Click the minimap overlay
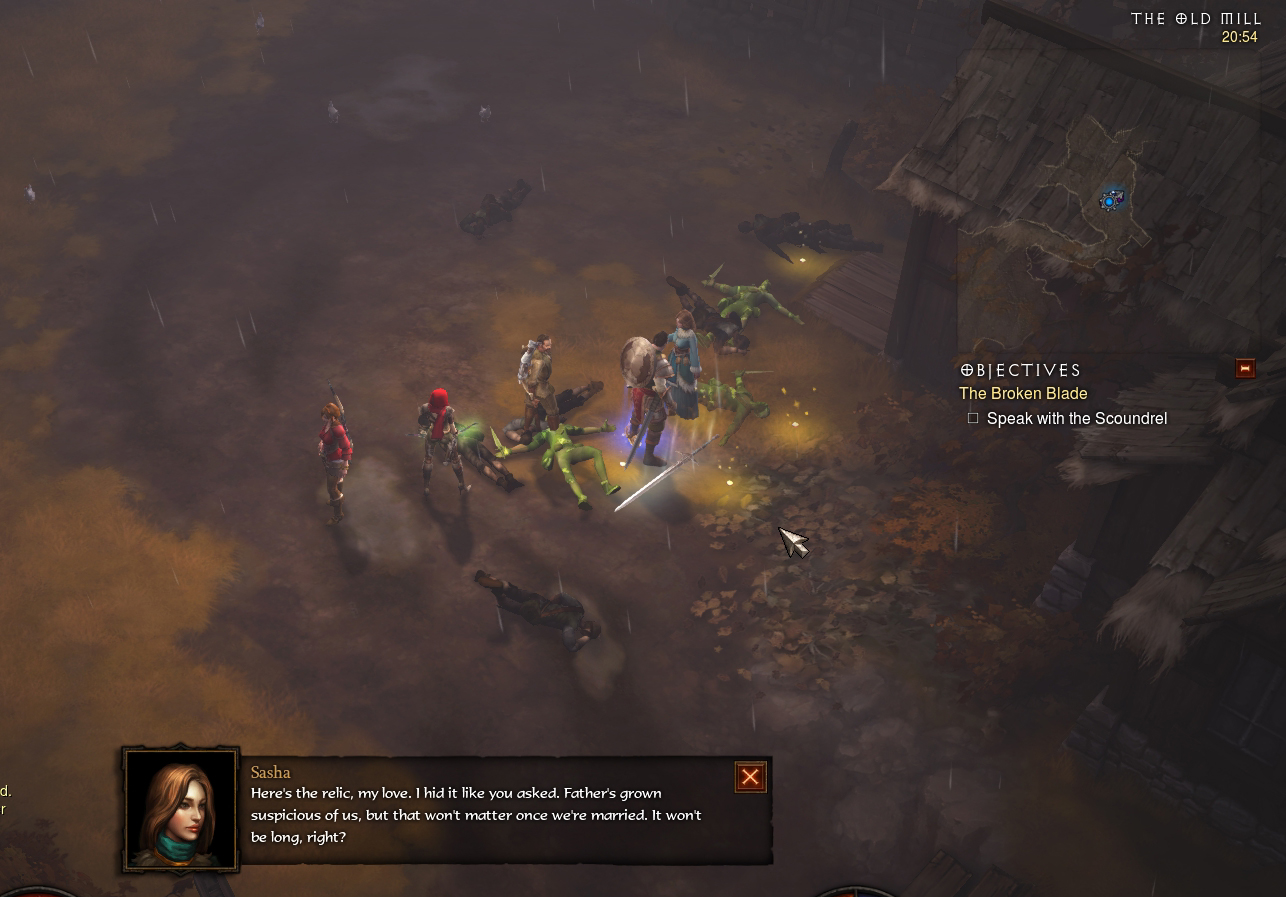 point(1111,200)
